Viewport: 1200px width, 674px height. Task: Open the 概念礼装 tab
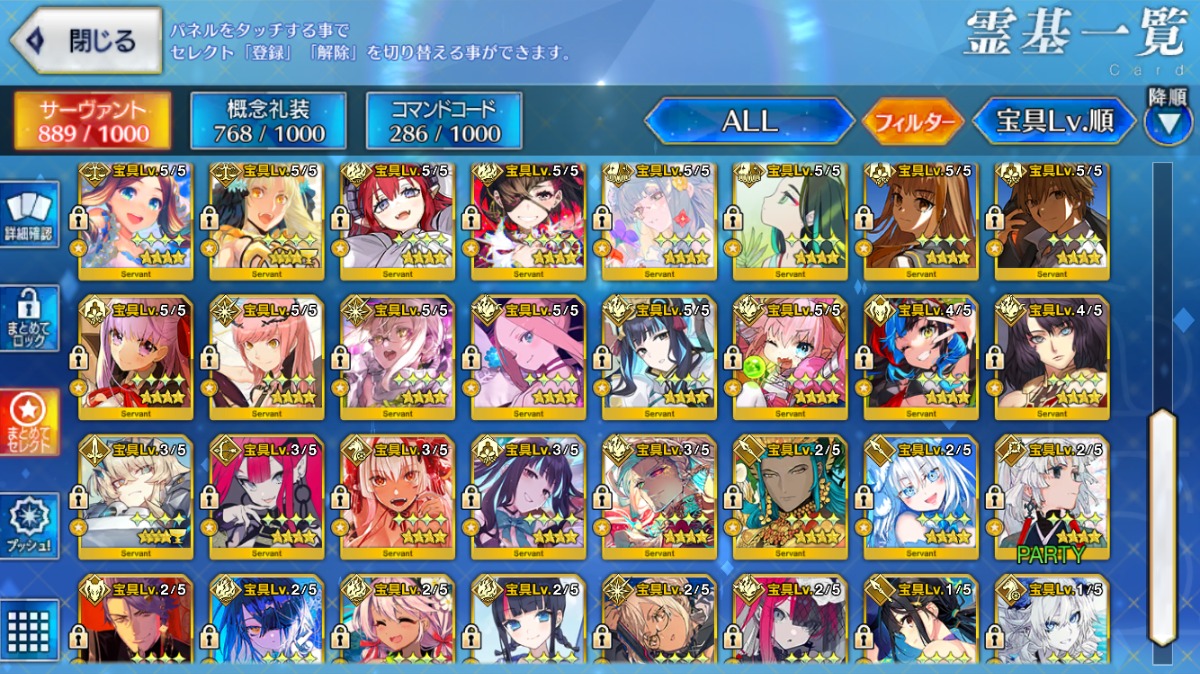coord(268,121)
